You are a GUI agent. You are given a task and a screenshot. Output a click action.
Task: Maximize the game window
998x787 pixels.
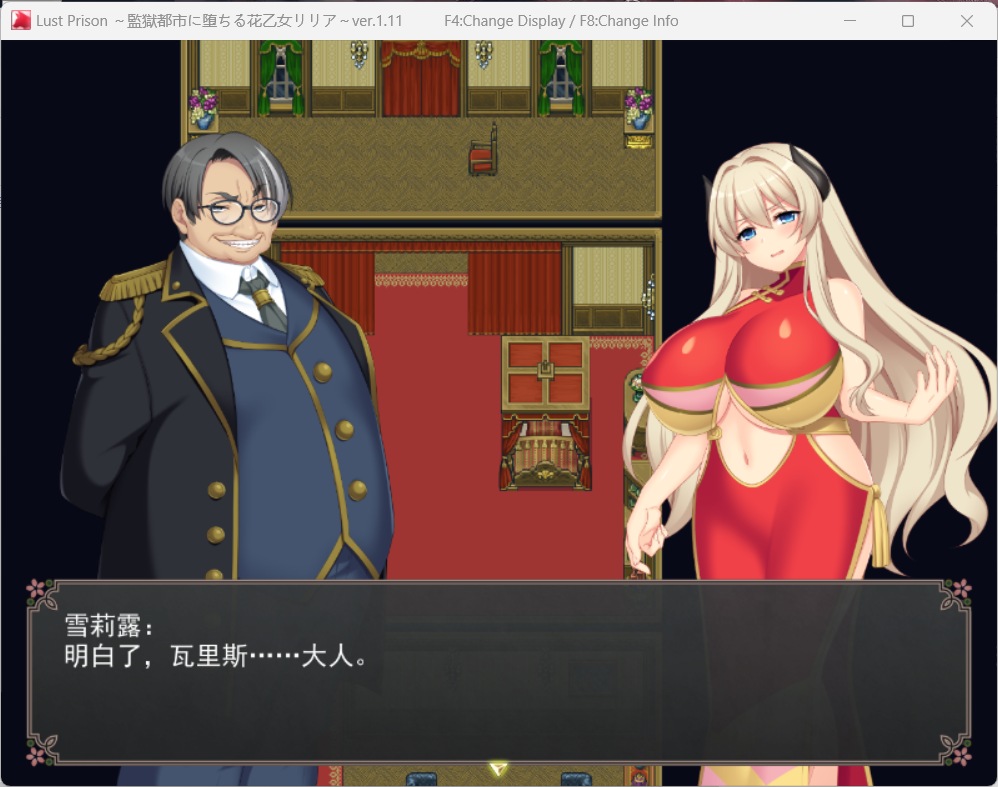(908, 21)
